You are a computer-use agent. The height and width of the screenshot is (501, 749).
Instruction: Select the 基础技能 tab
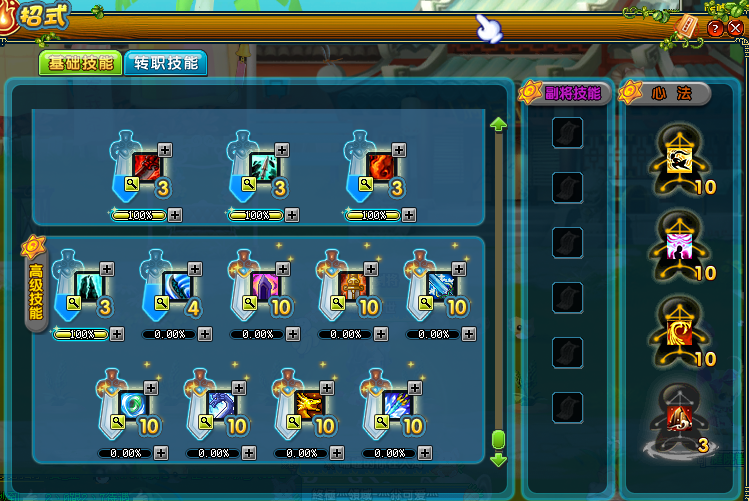pos(79,63)
